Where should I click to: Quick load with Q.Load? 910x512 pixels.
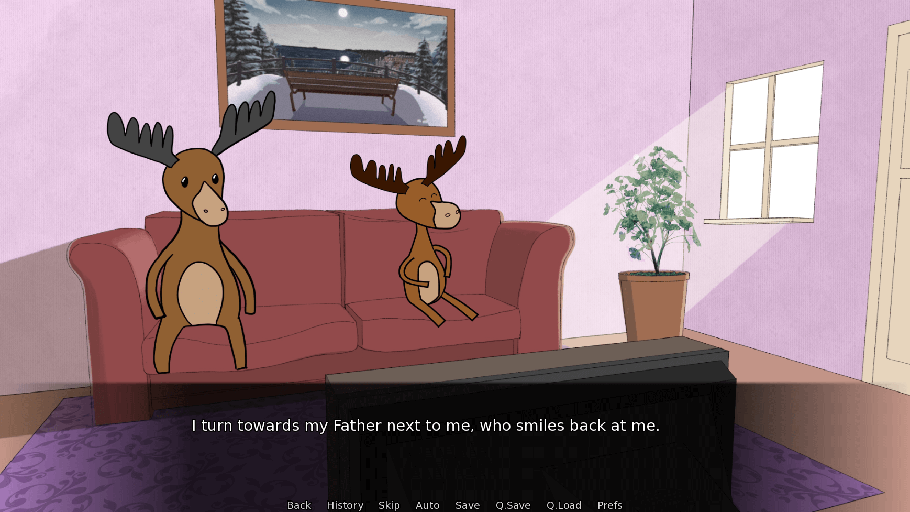564,505
